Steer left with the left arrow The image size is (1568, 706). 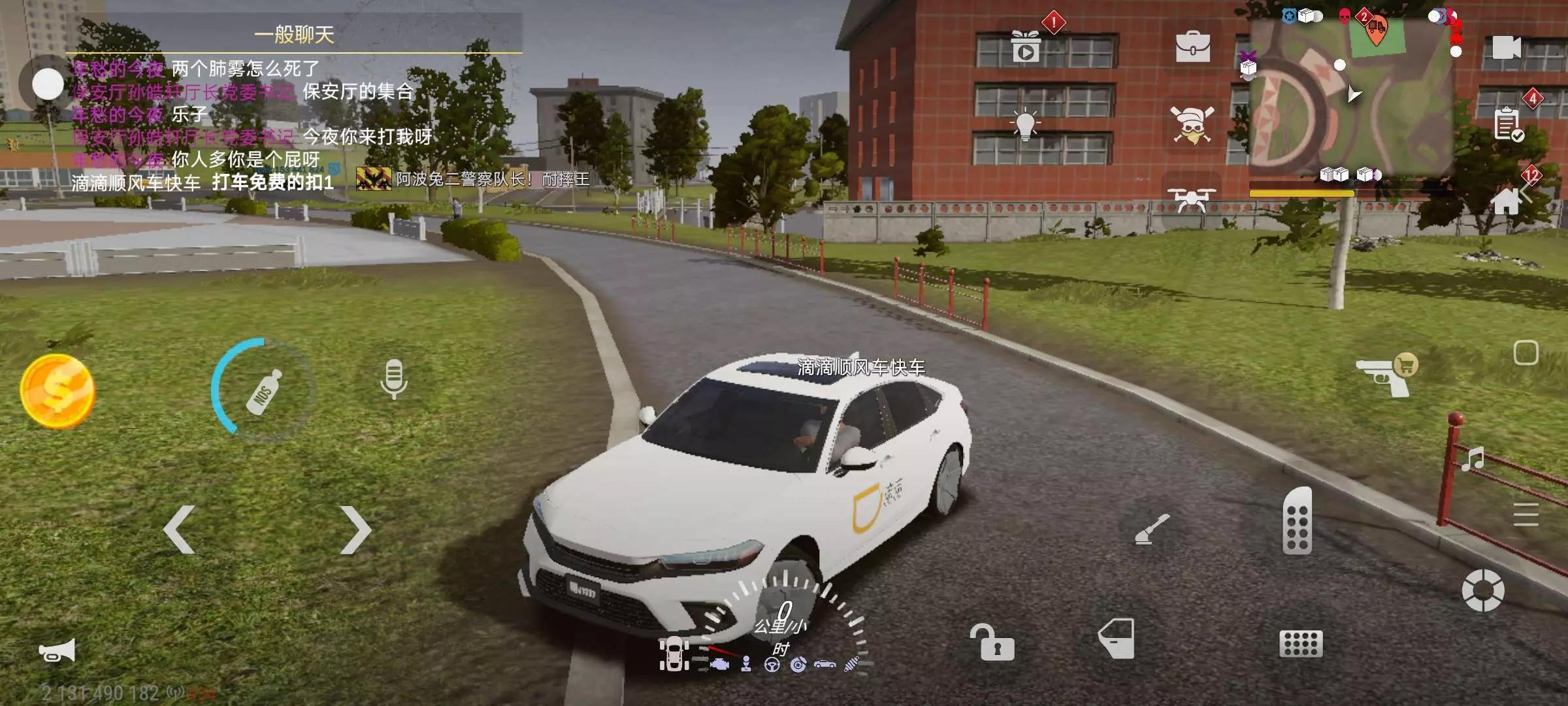180,529
